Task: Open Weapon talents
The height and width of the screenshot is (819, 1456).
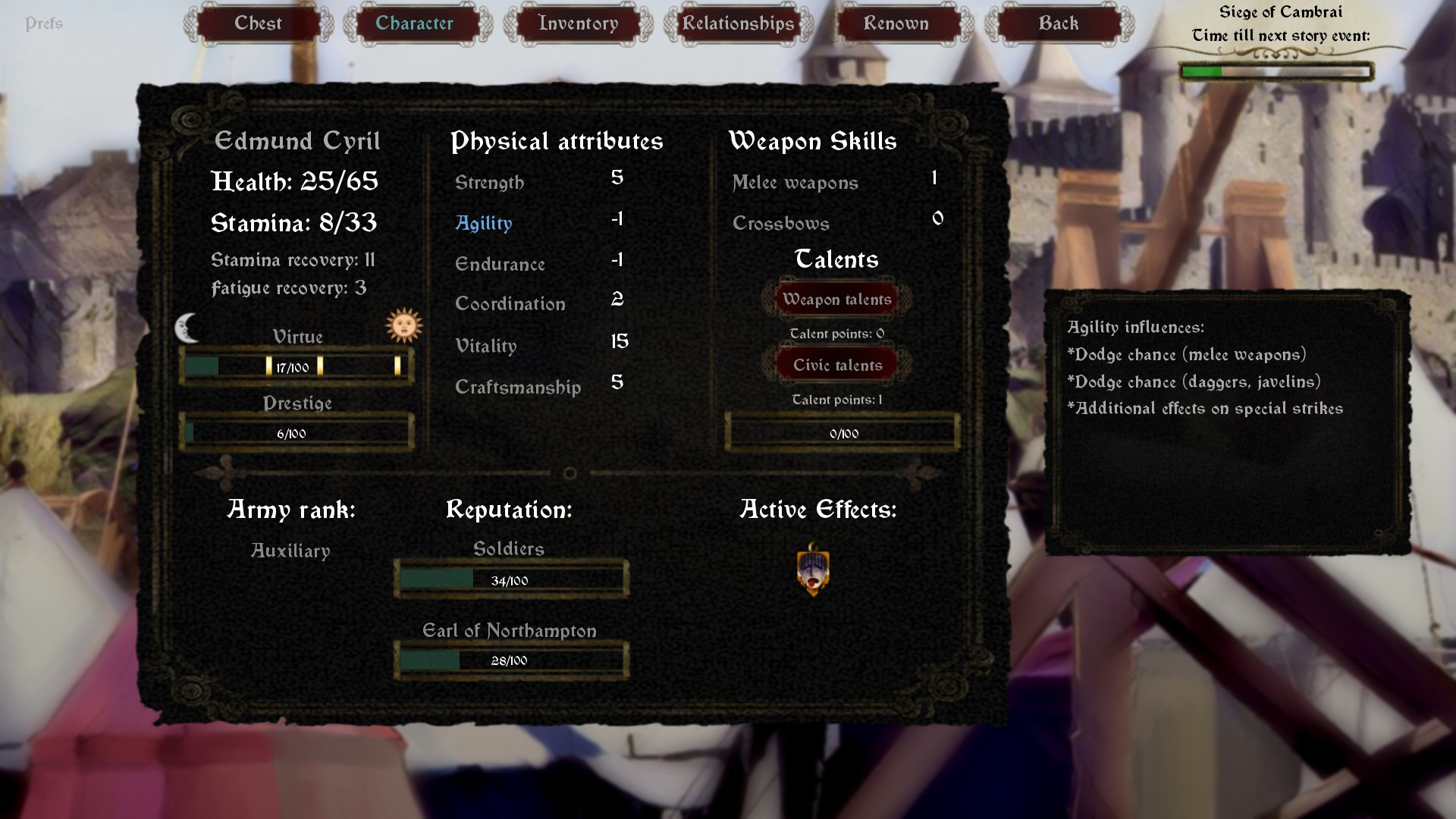Action: pos(836,300)
